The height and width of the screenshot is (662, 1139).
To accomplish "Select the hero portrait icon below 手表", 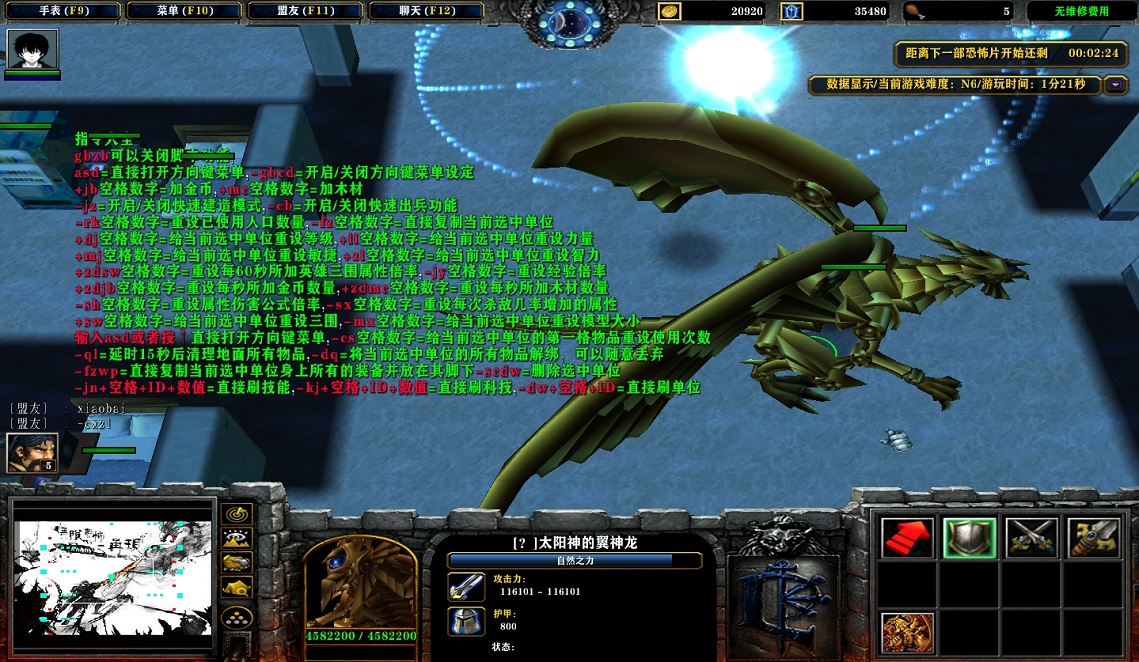I will tap(32, 49).
